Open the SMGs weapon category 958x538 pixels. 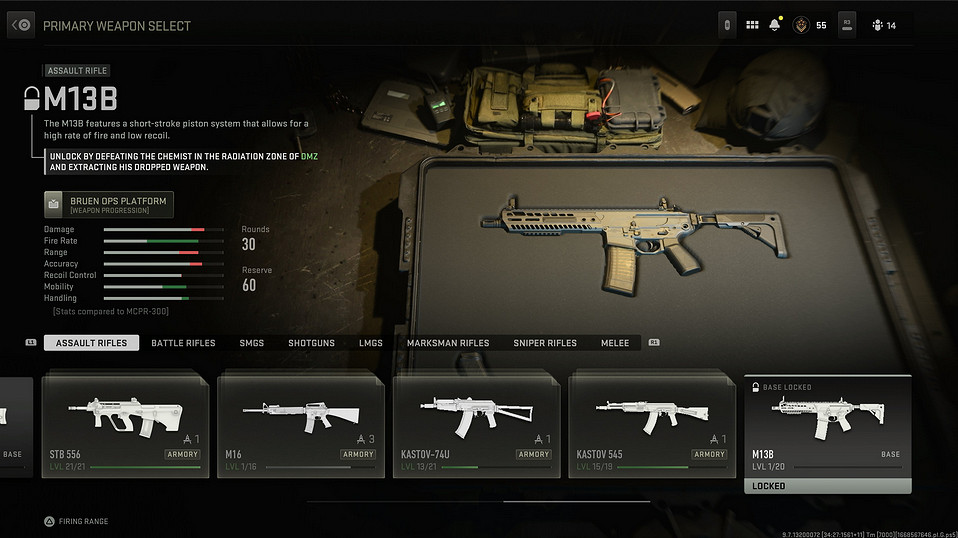[x=251, y=343]
